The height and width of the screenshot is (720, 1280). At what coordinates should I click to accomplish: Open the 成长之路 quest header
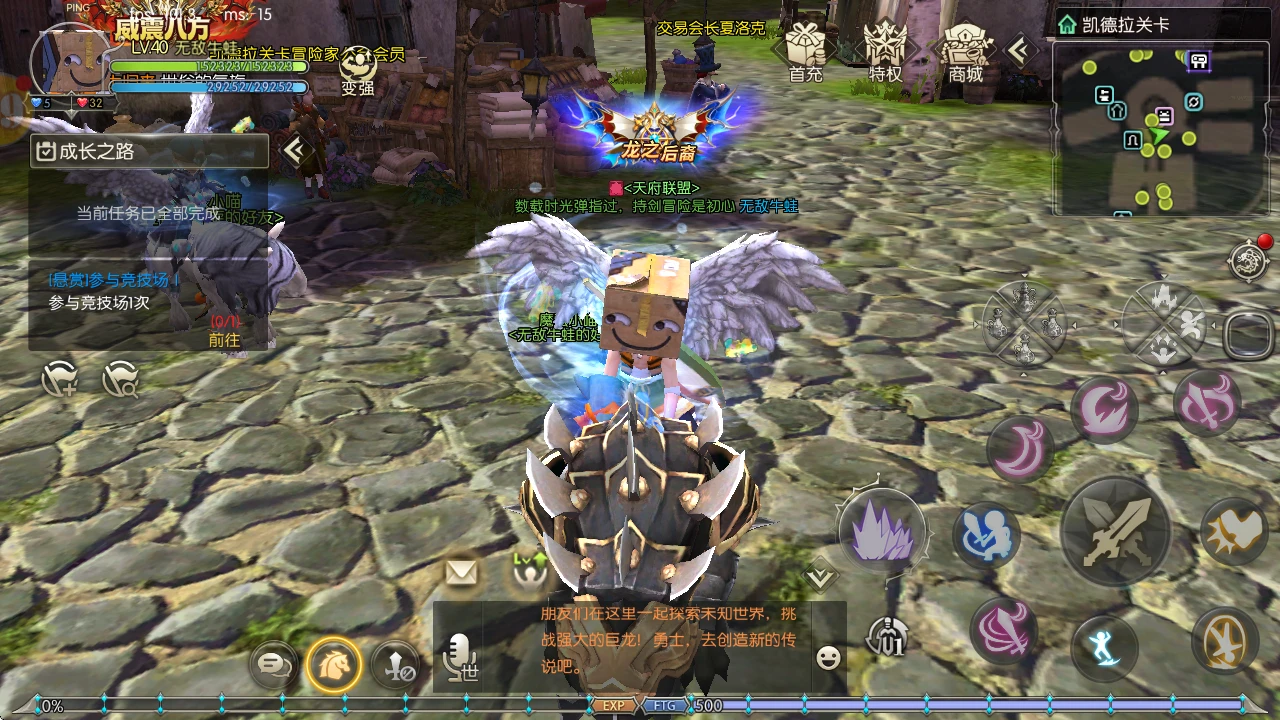pos(150,152)
